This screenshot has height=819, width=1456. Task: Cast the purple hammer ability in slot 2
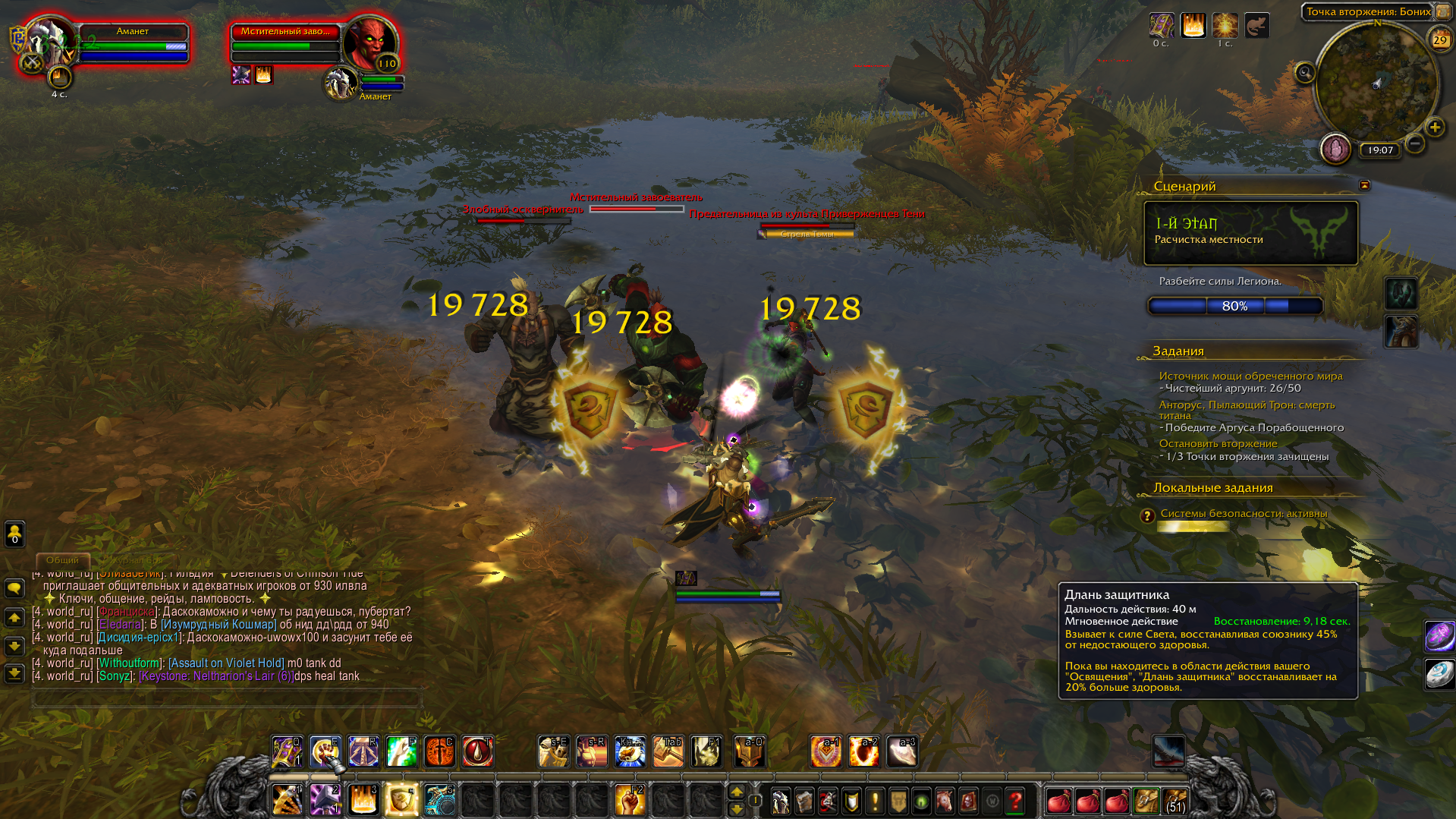(325, 800)
